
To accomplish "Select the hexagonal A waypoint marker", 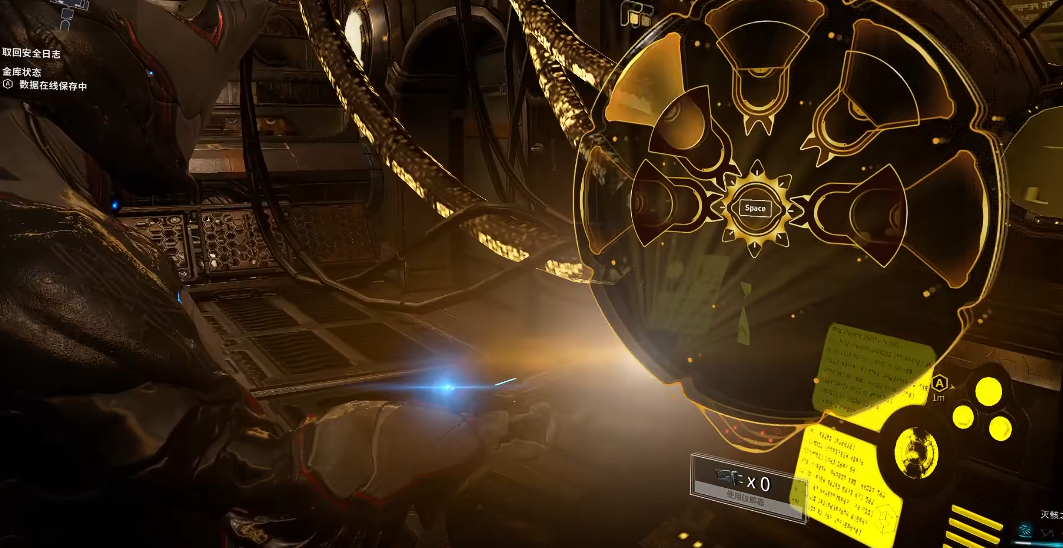I will click(940, 382).
